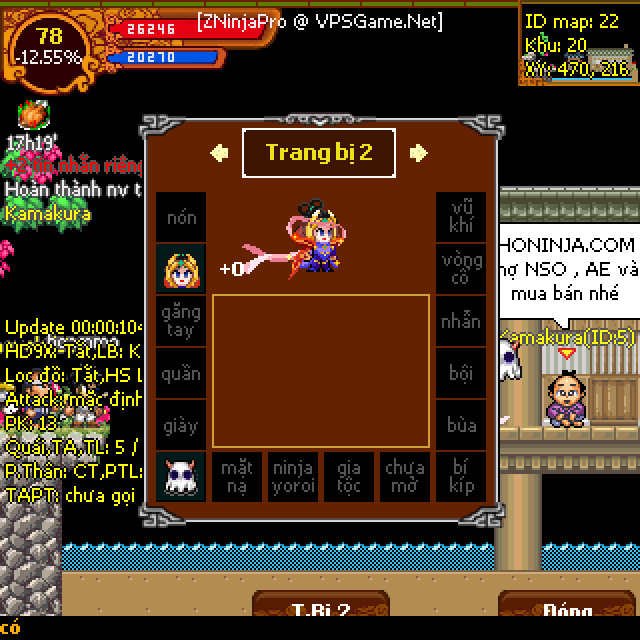Select the vòng cổ necklace slot

click(461, 269)
